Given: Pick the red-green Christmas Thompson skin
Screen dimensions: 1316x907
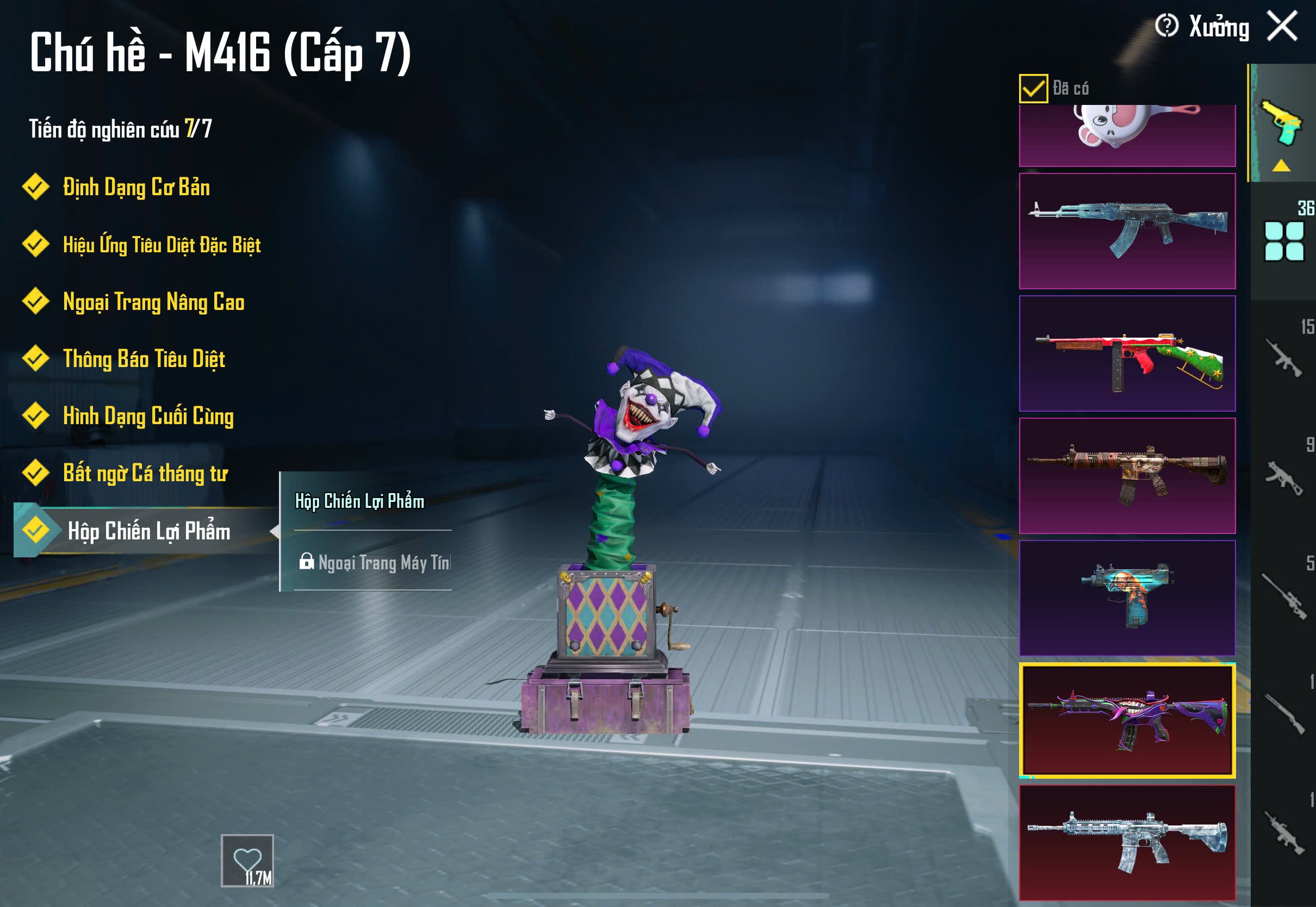Looking at the screenshot, I should tap(1127, 353).
